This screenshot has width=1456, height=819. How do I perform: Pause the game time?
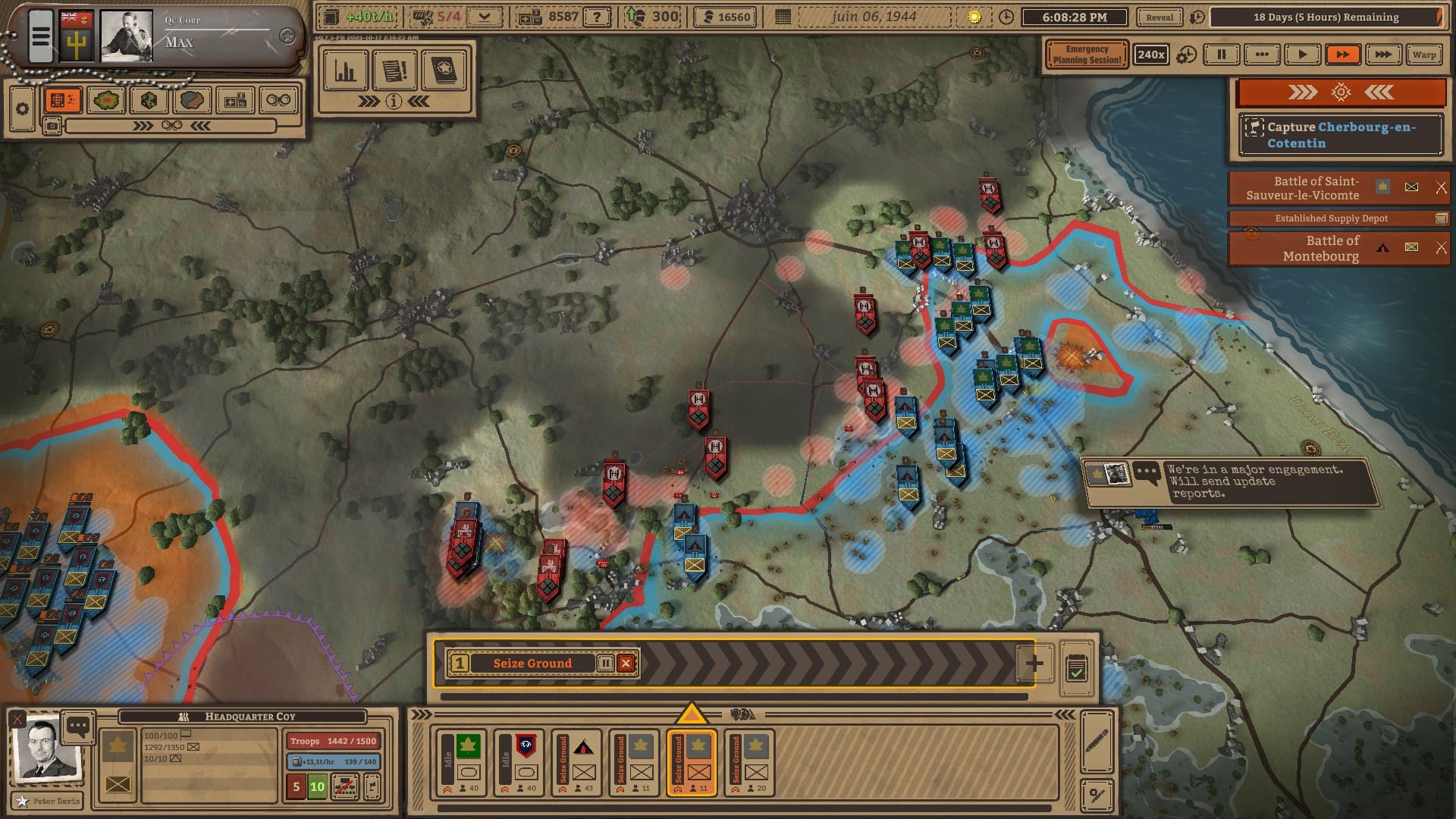point(1222,55)
